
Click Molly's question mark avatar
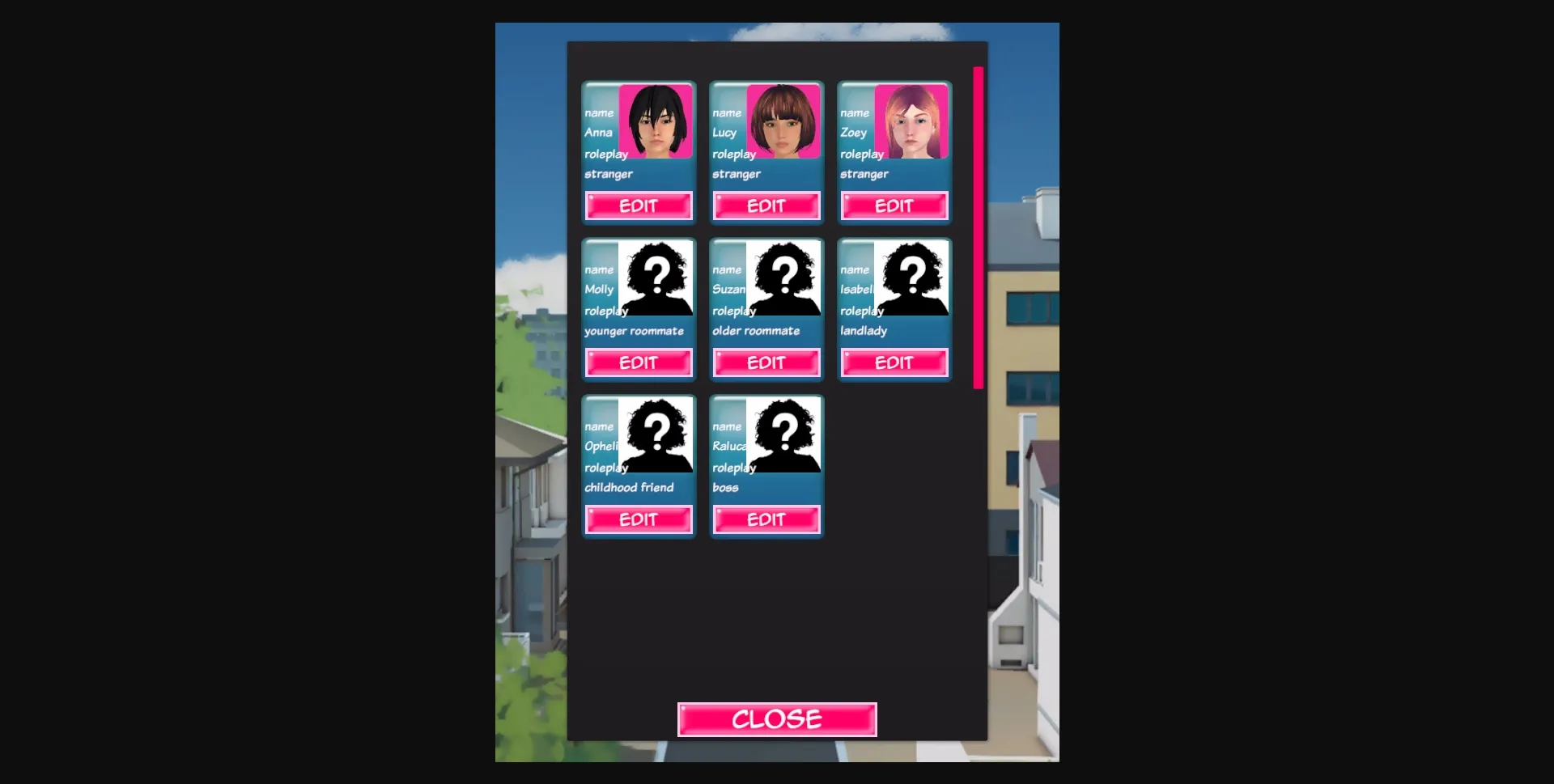657,278
